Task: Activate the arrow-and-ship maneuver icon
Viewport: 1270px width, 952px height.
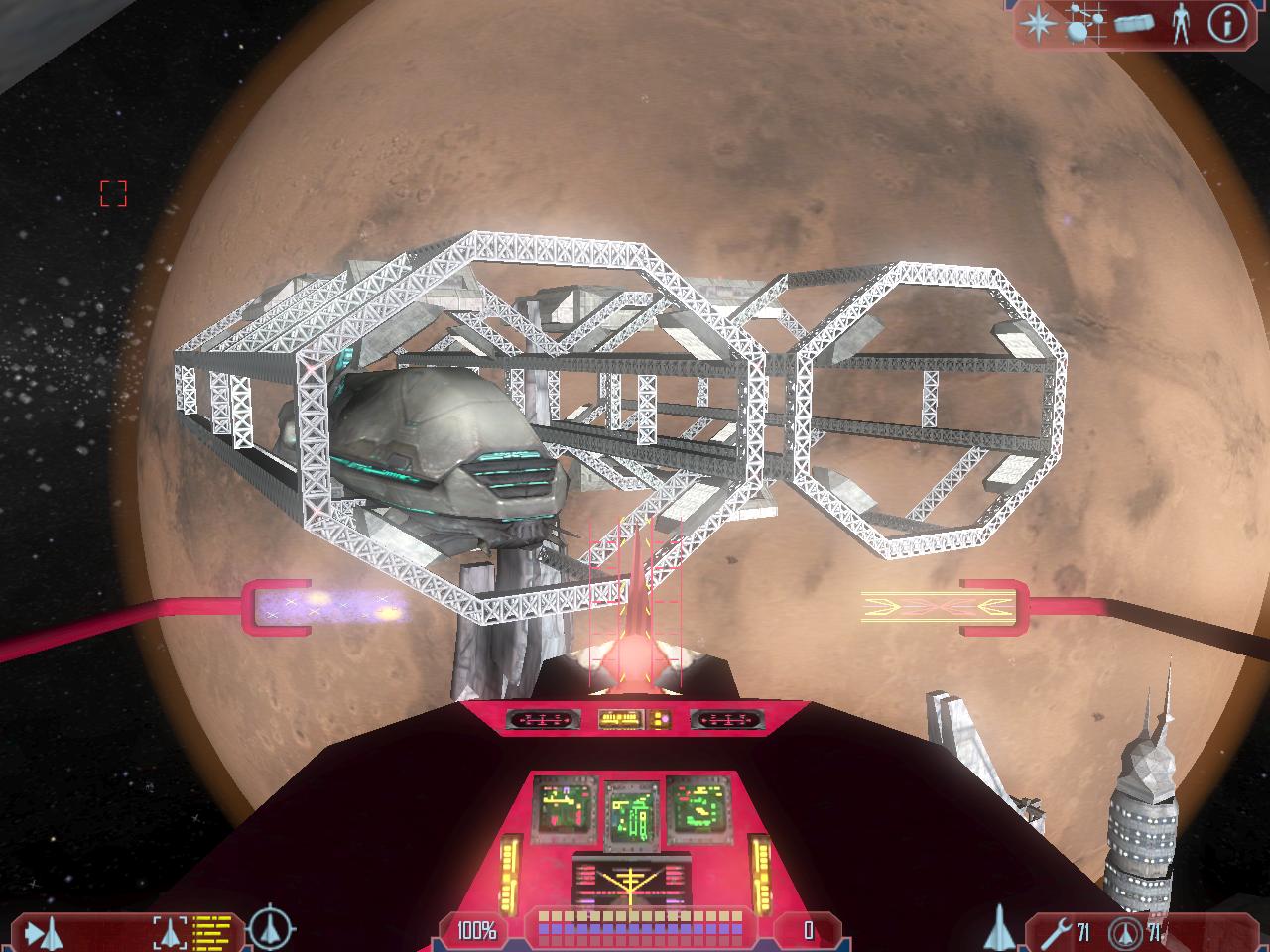Action: click(x=44, y=932)
